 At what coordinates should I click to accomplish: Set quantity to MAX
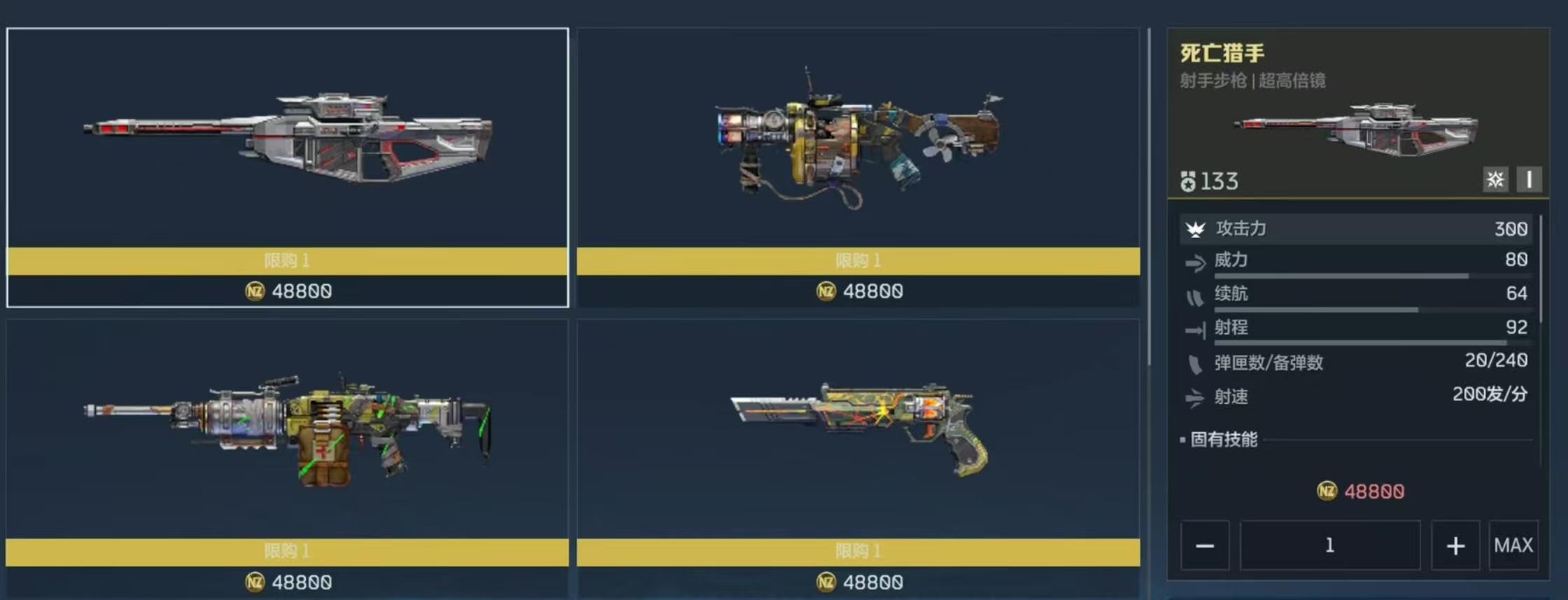click(x=1513, y=545)
